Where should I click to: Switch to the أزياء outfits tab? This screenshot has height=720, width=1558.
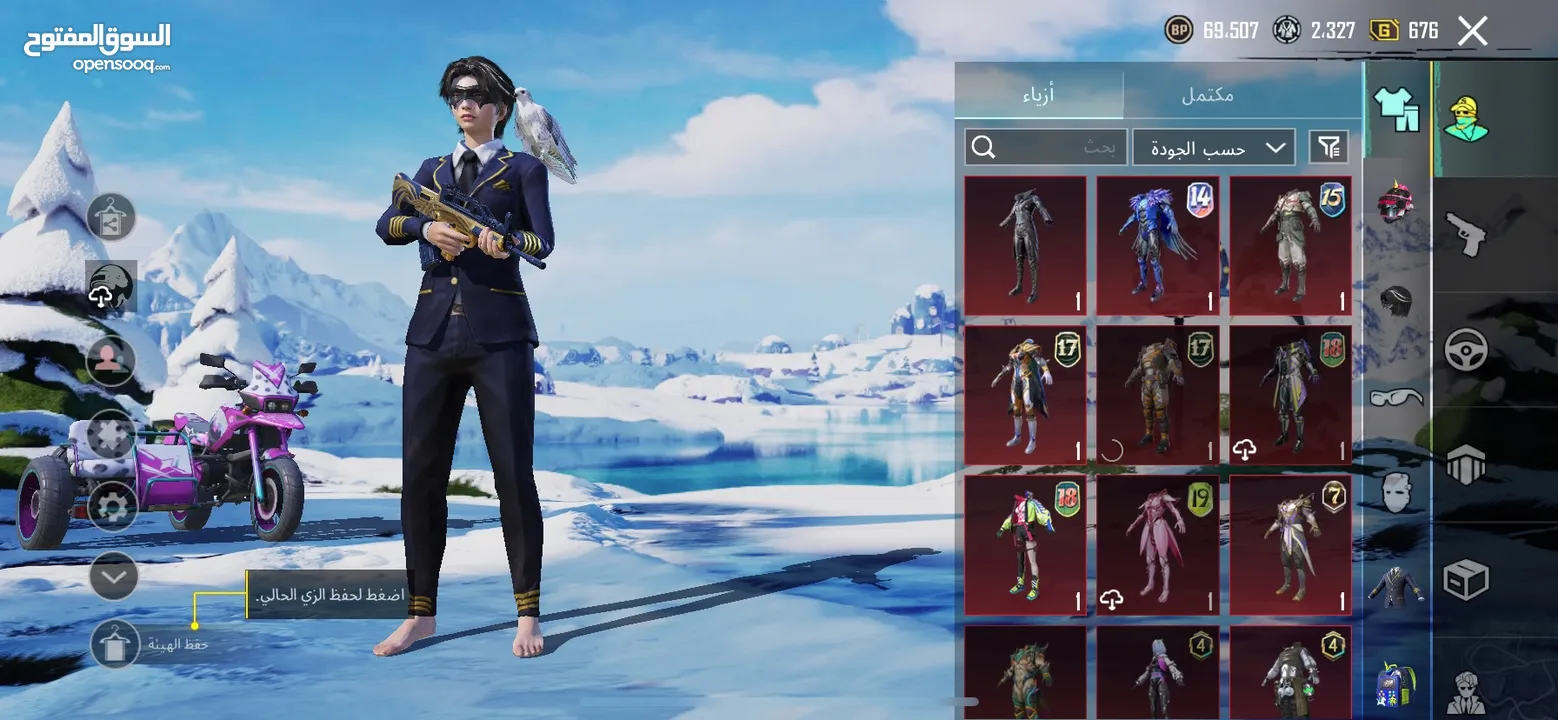(x=1038, y=95)
